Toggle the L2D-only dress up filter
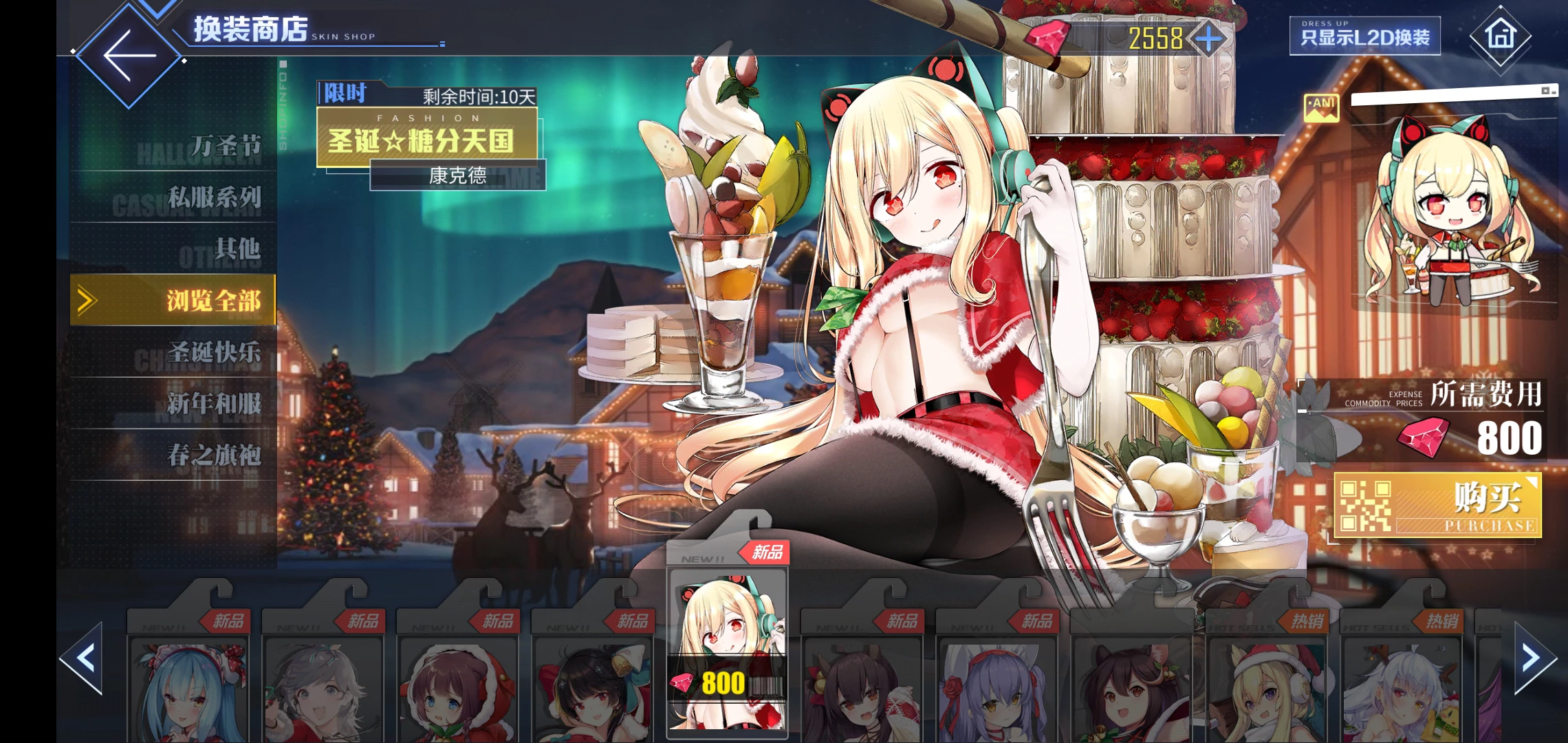 click(1364, 36)
